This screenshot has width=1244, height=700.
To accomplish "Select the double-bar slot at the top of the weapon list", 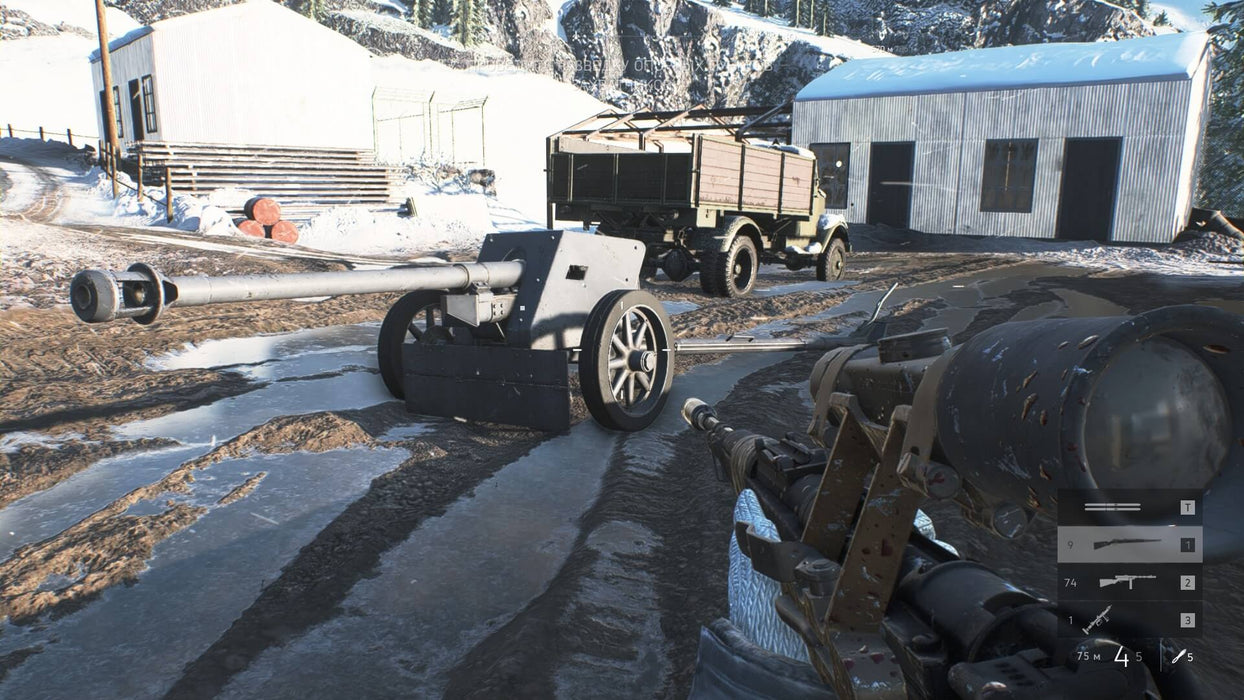I will (x=1112, y=507).
